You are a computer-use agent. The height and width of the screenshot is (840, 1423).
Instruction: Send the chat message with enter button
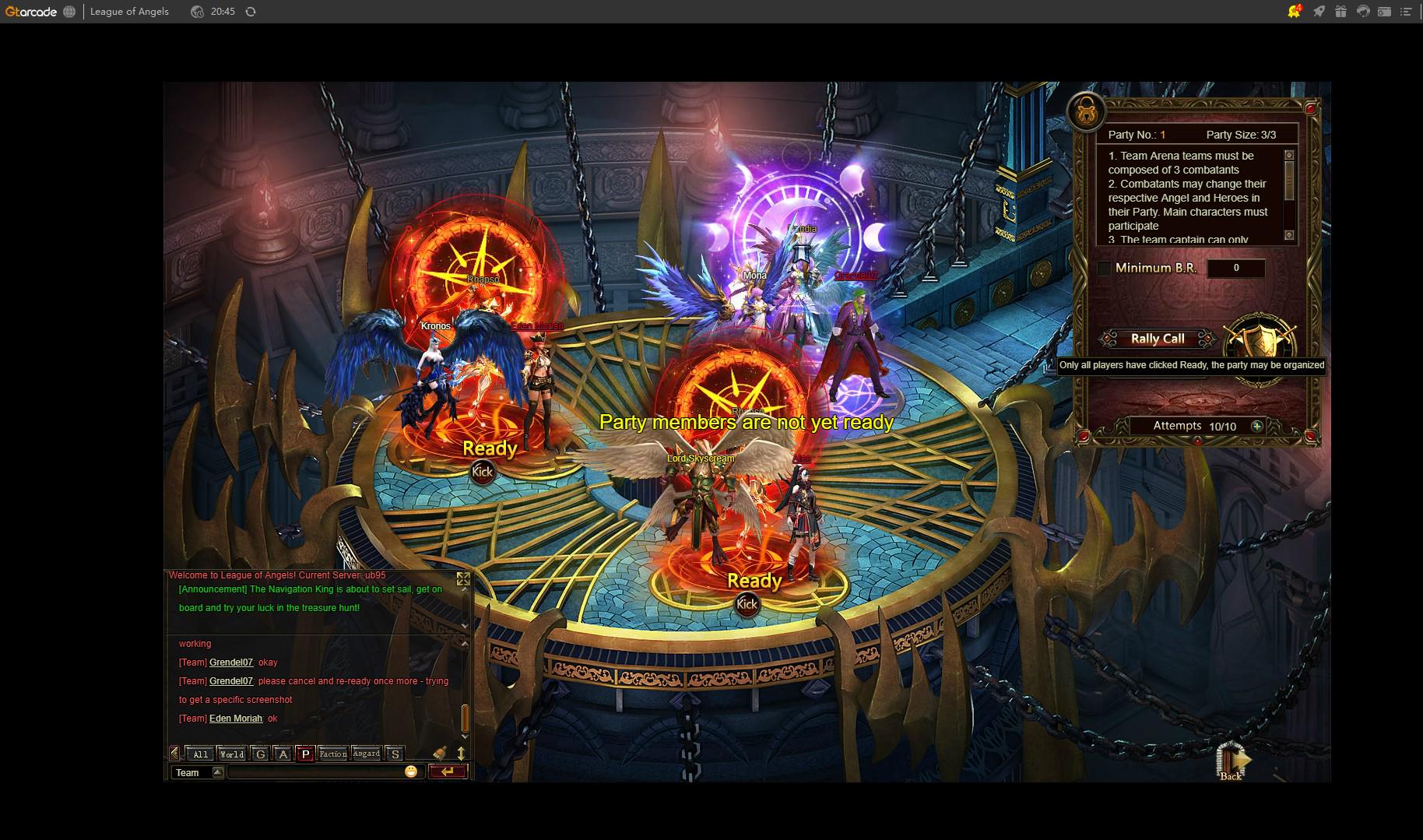pyautogui.click(x=448, y=771)
